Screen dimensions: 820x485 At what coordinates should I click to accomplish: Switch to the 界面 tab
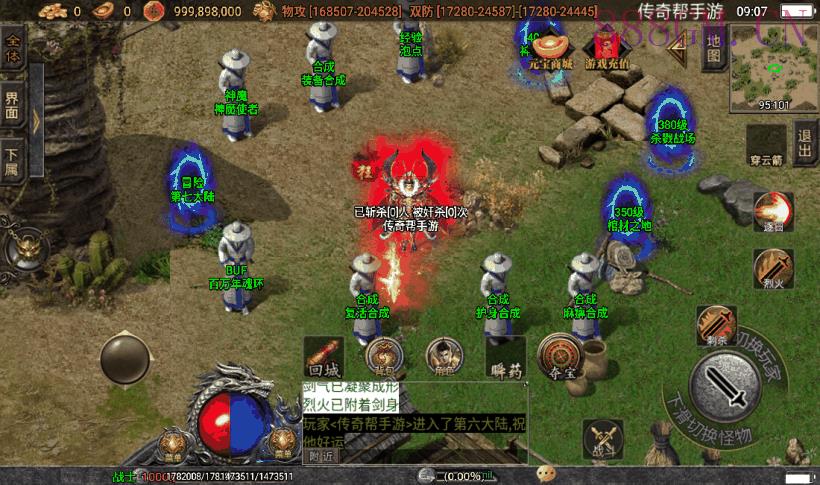click(x=13, y=106)
